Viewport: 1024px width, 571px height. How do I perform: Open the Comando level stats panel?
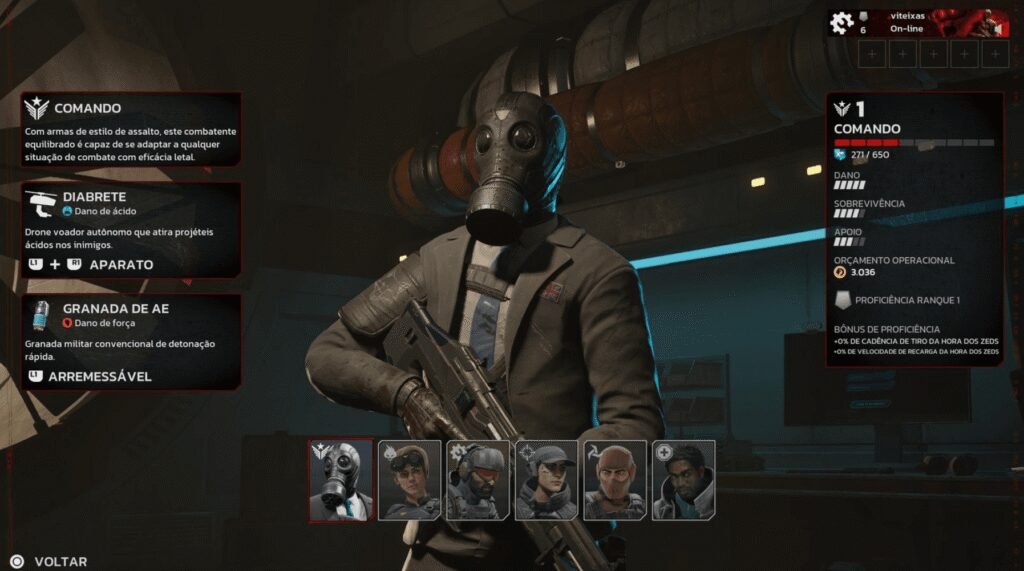[x=914, y=228]
